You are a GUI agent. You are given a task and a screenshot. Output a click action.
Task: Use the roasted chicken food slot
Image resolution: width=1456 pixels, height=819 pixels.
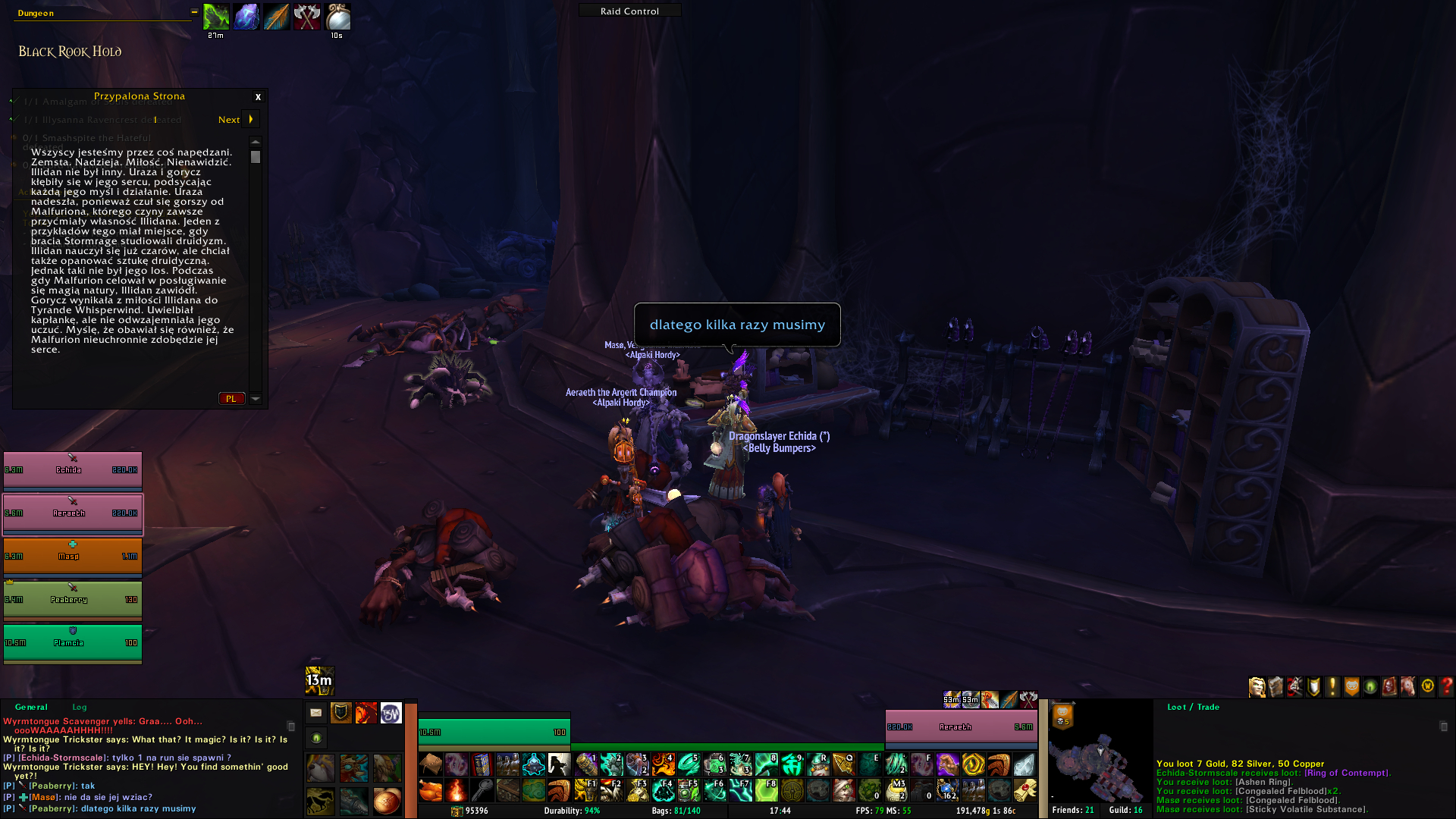[x=431, y=791]
